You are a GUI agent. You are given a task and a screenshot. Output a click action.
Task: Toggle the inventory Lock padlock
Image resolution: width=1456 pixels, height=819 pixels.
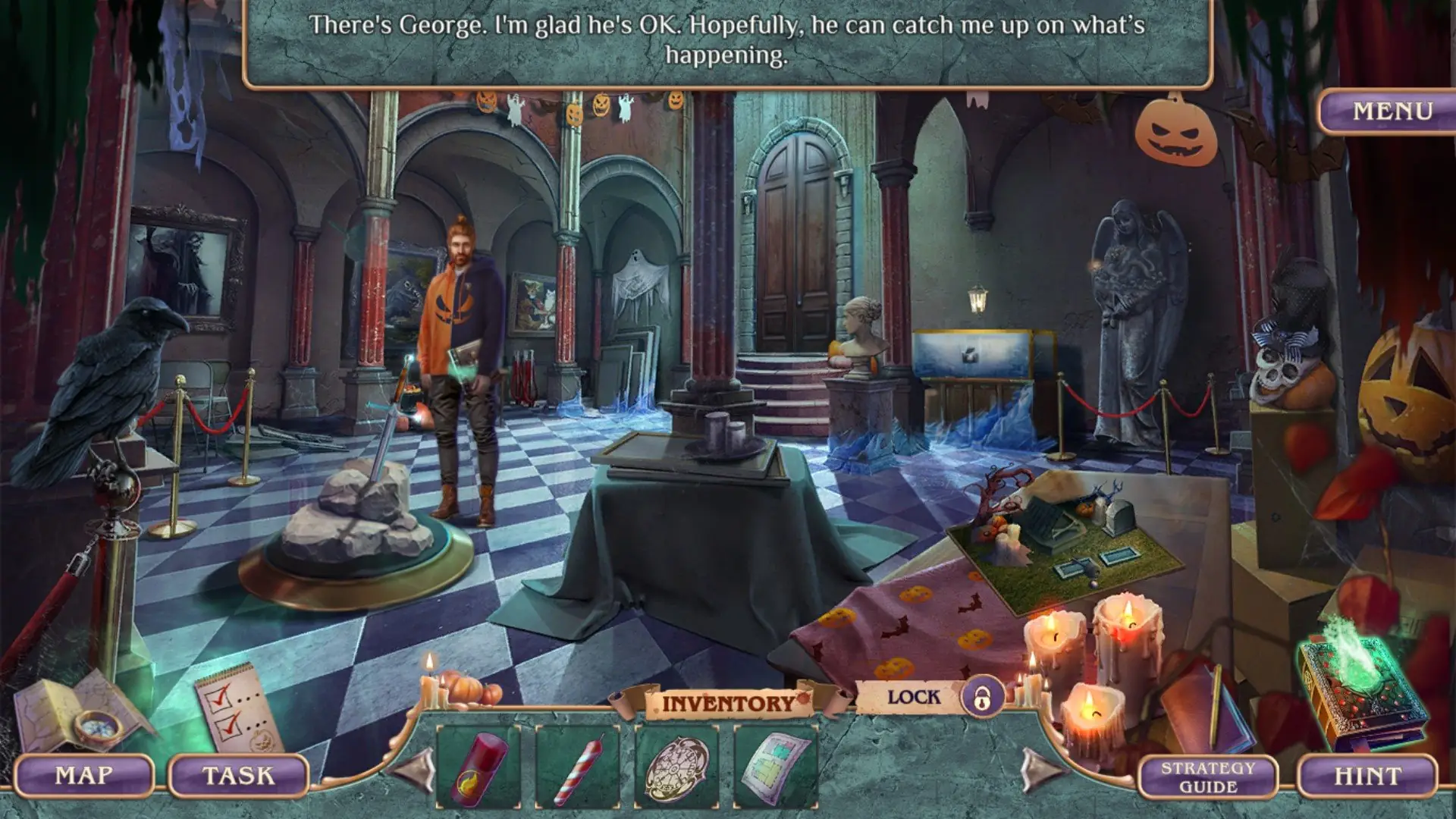(982, 696)
